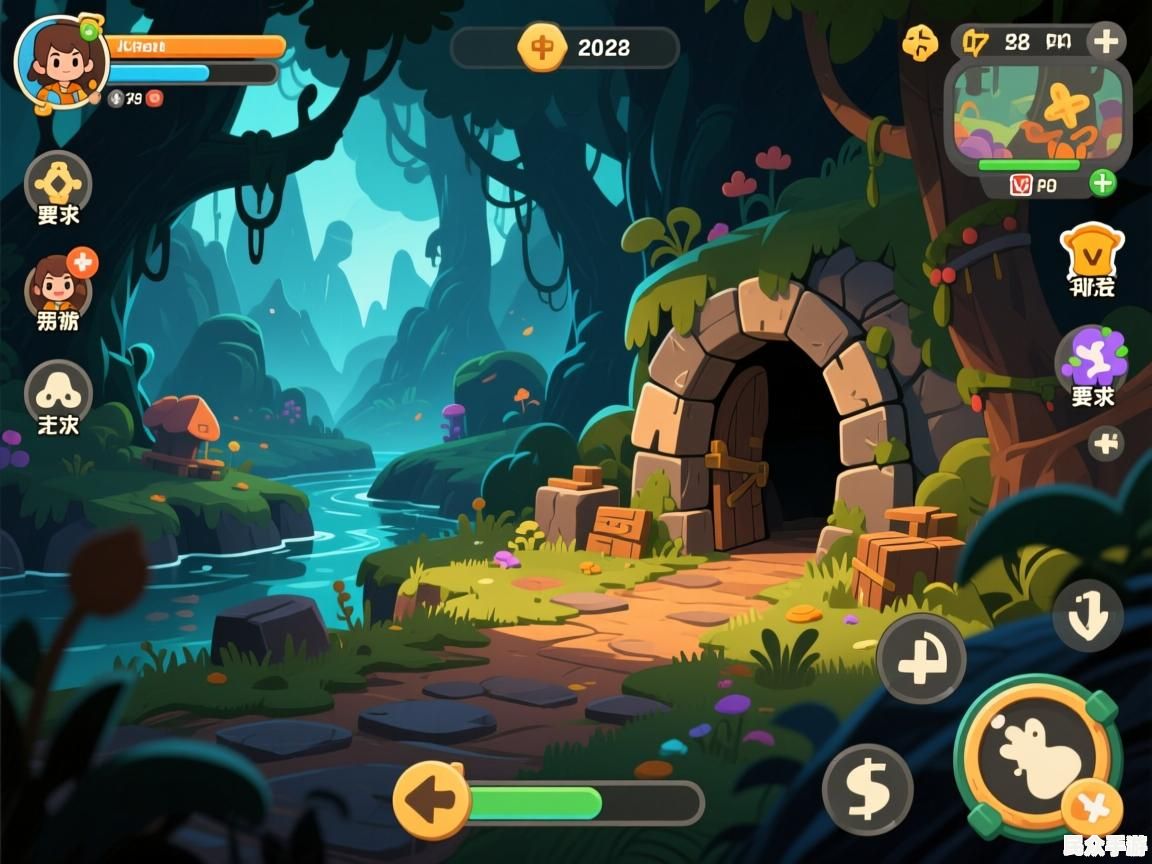
Task: Use the cream cross action button
Action: (921, 659)
